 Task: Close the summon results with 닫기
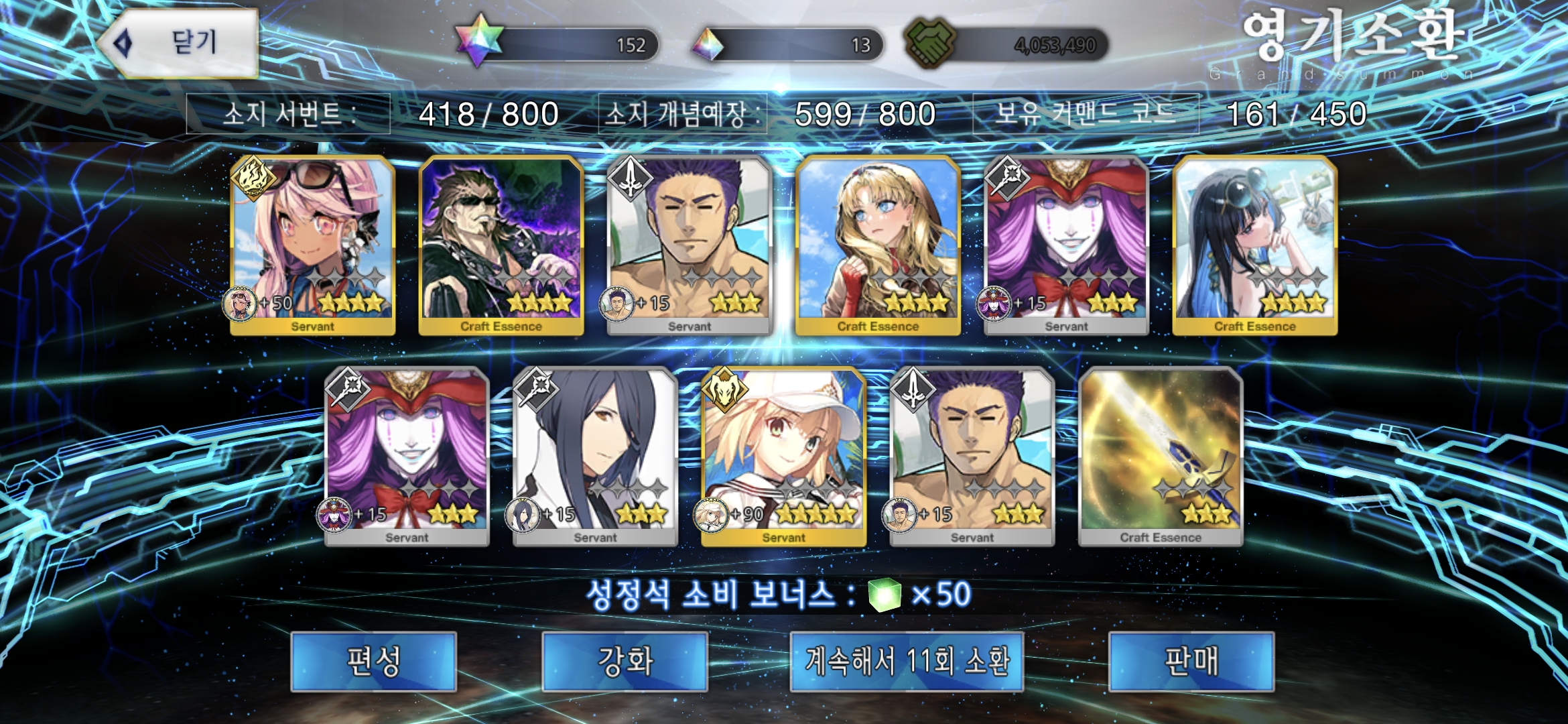180,44
